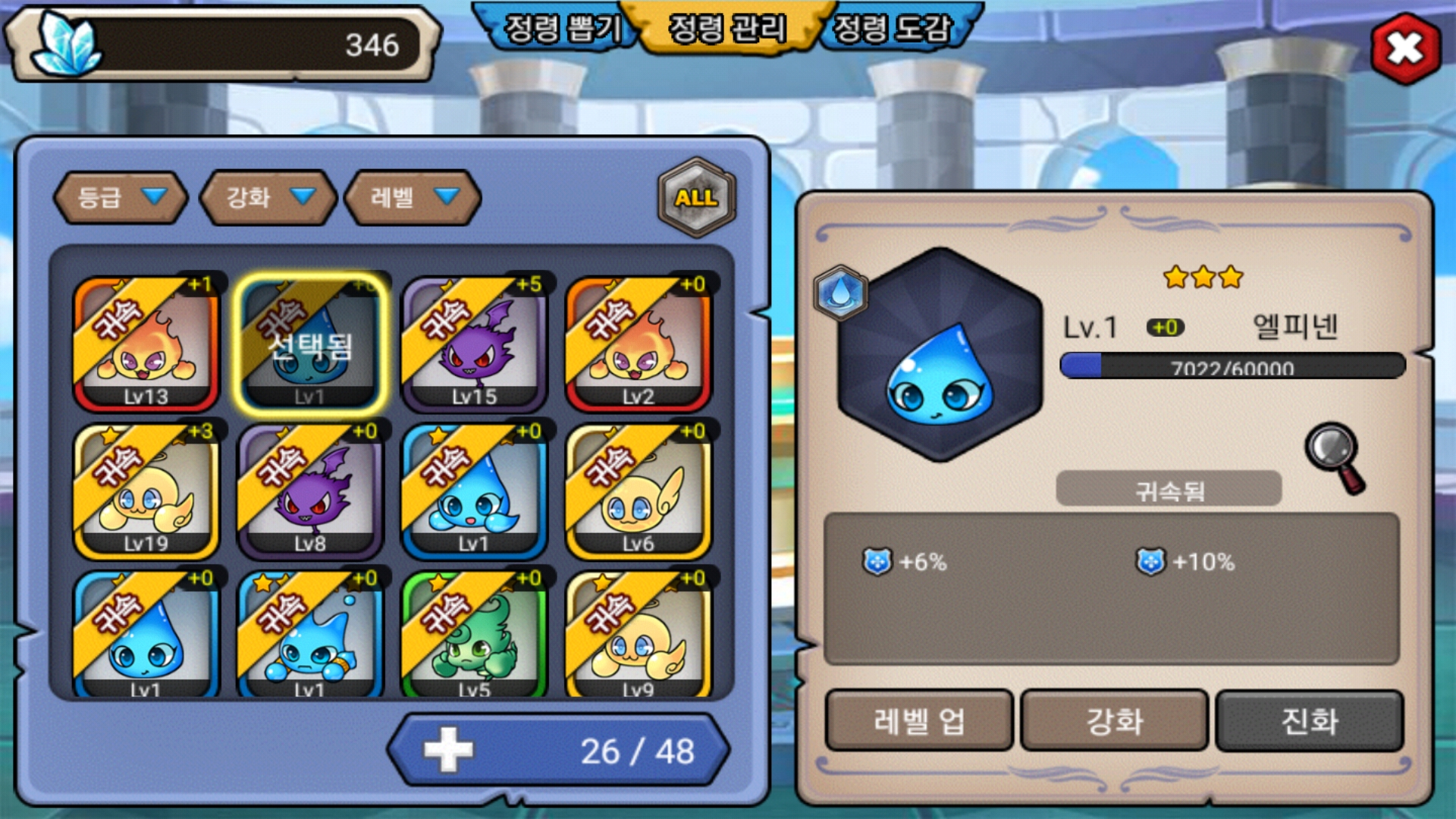Open the 레벨 sort dropdown
The image size is (1456, 819).
[x=413, y=198]
